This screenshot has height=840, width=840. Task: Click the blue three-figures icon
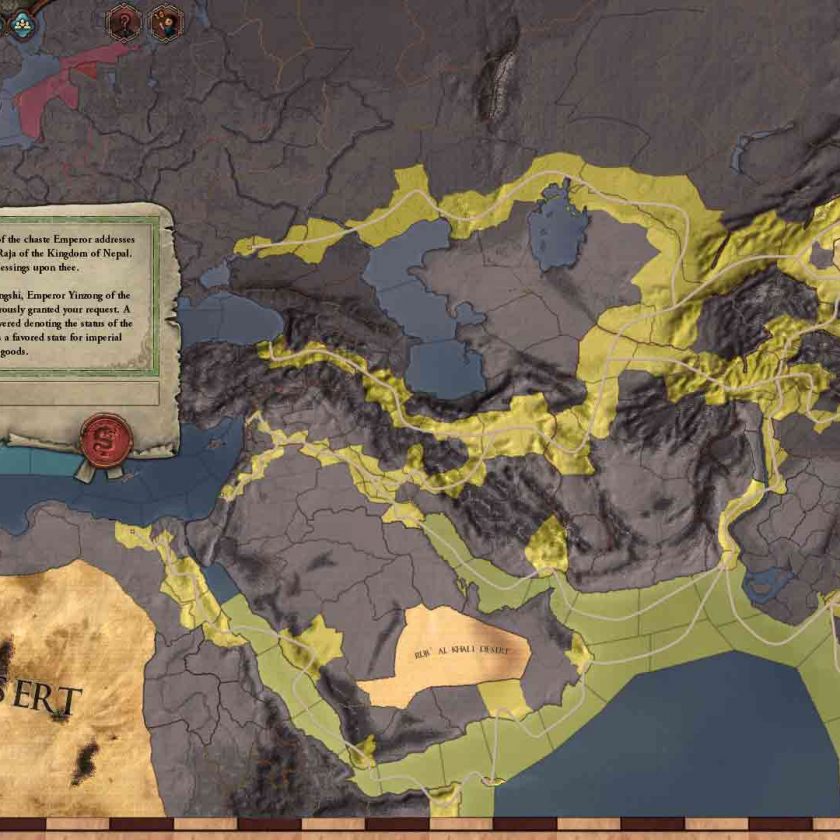(x=22, y=22)
